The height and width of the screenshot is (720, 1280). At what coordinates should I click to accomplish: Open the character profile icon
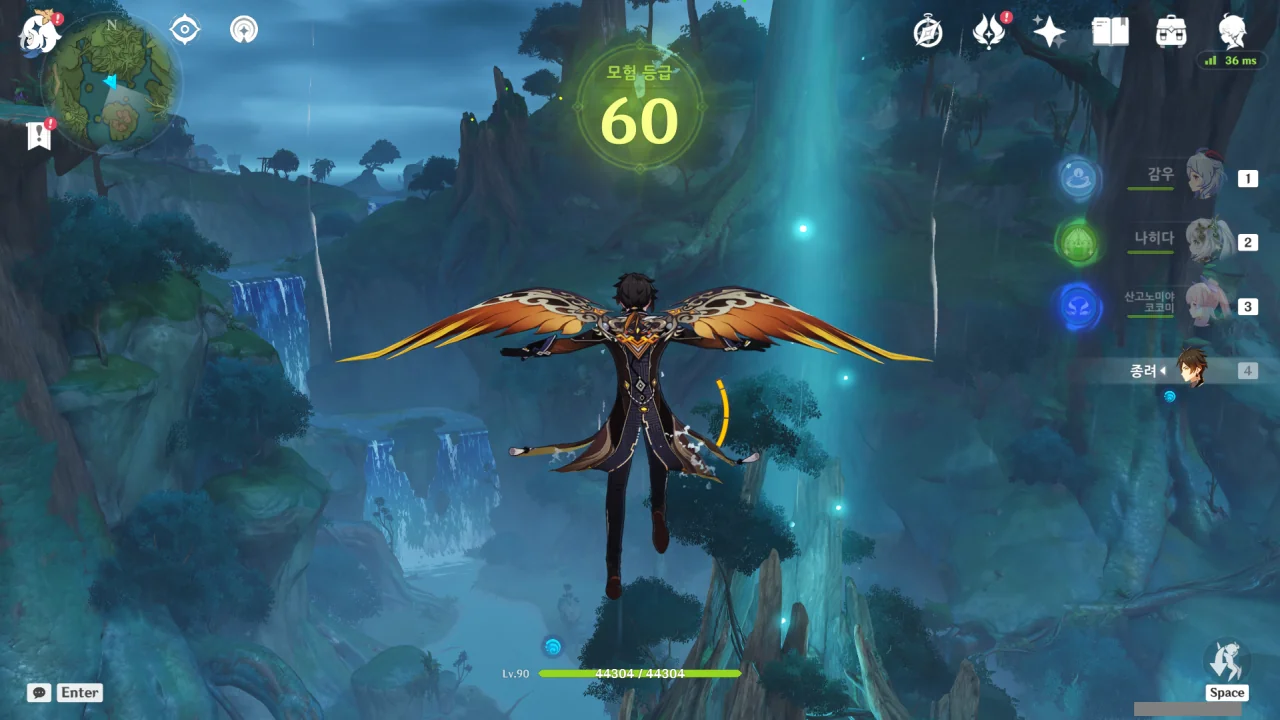(x=1232, y=30)
